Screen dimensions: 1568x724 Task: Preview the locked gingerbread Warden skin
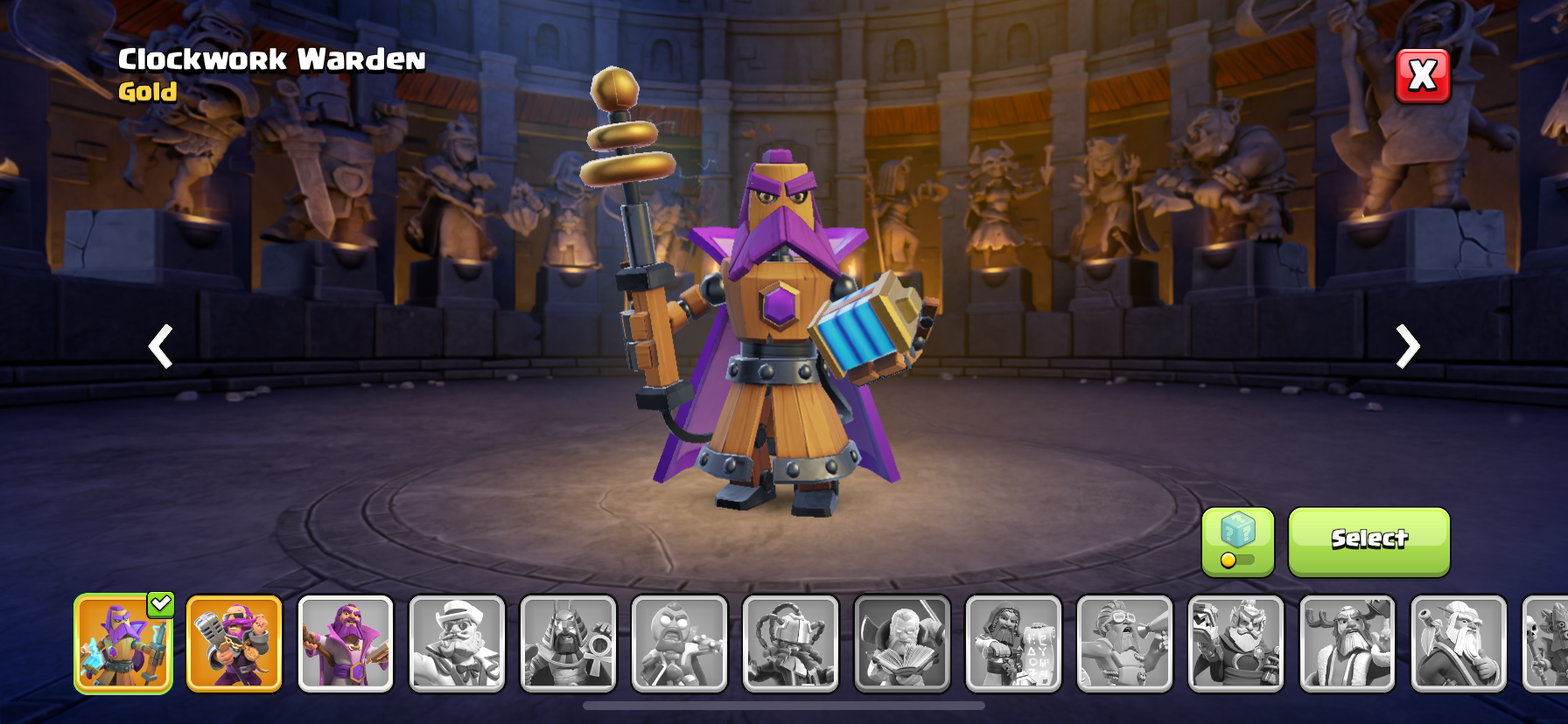679,644
